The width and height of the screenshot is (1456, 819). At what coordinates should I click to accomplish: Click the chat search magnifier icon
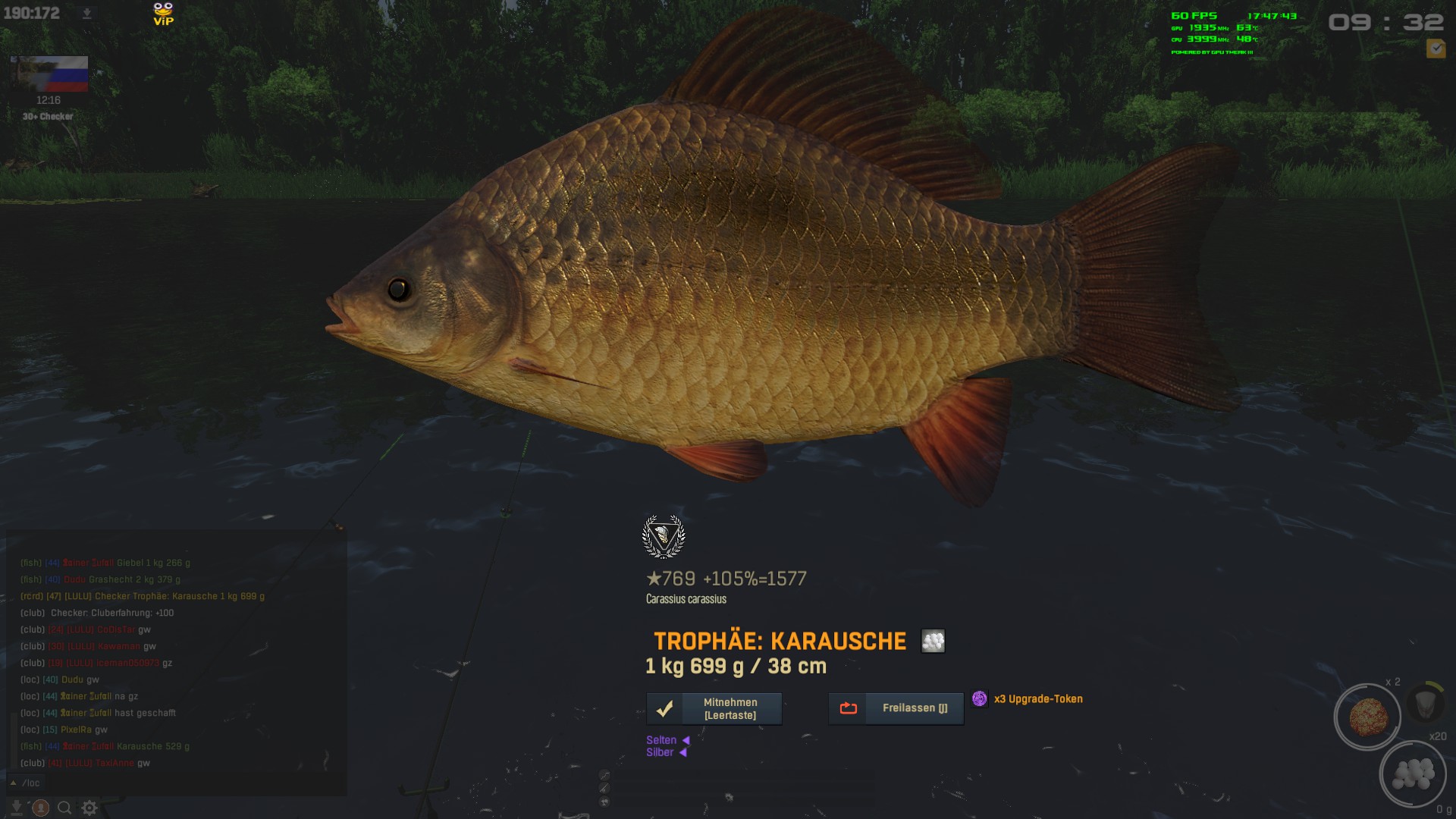tap(64, 808)
